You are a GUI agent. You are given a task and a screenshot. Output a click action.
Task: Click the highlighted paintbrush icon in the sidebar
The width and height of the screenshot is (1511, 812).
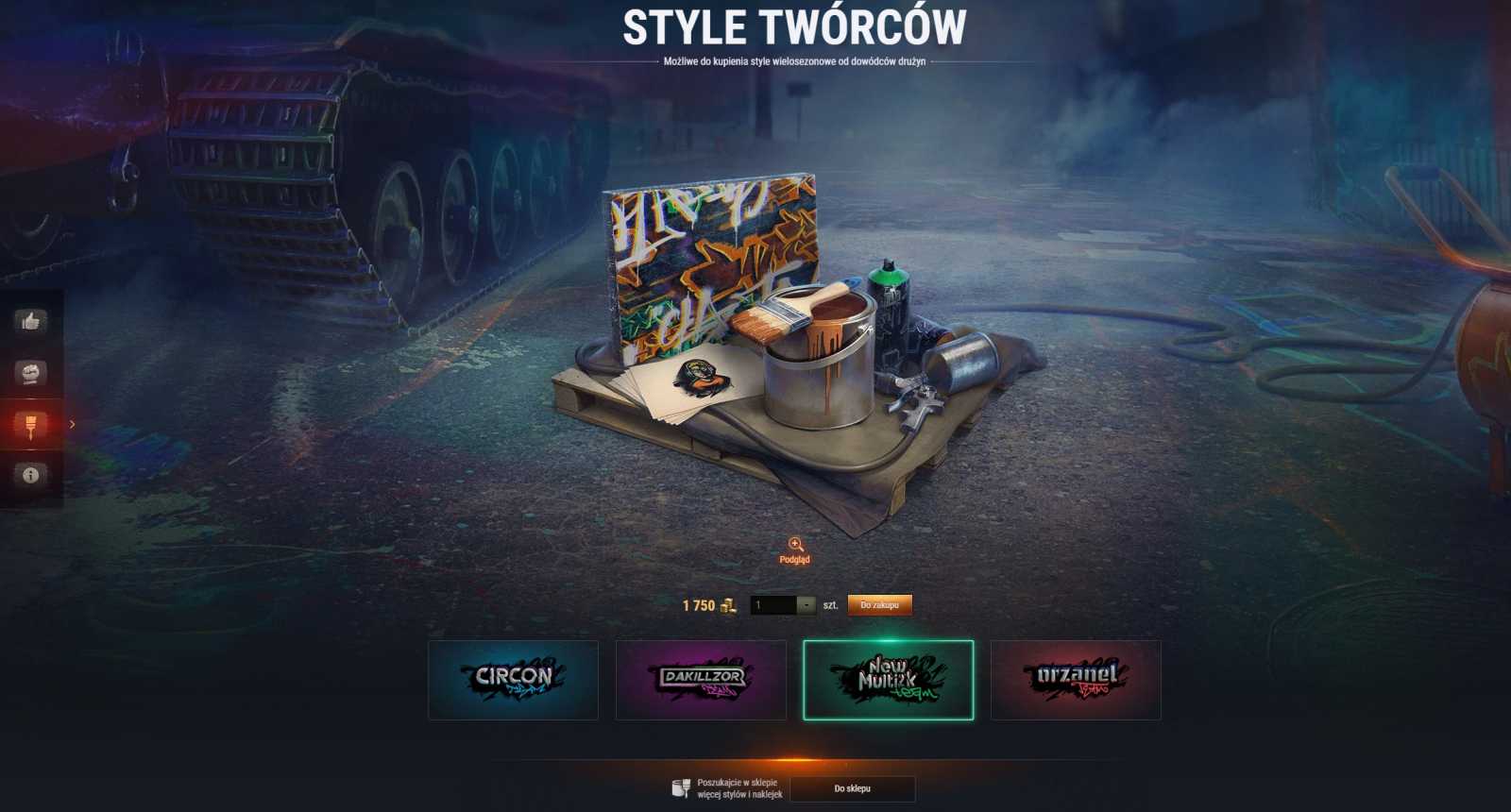tap(28, 422)
